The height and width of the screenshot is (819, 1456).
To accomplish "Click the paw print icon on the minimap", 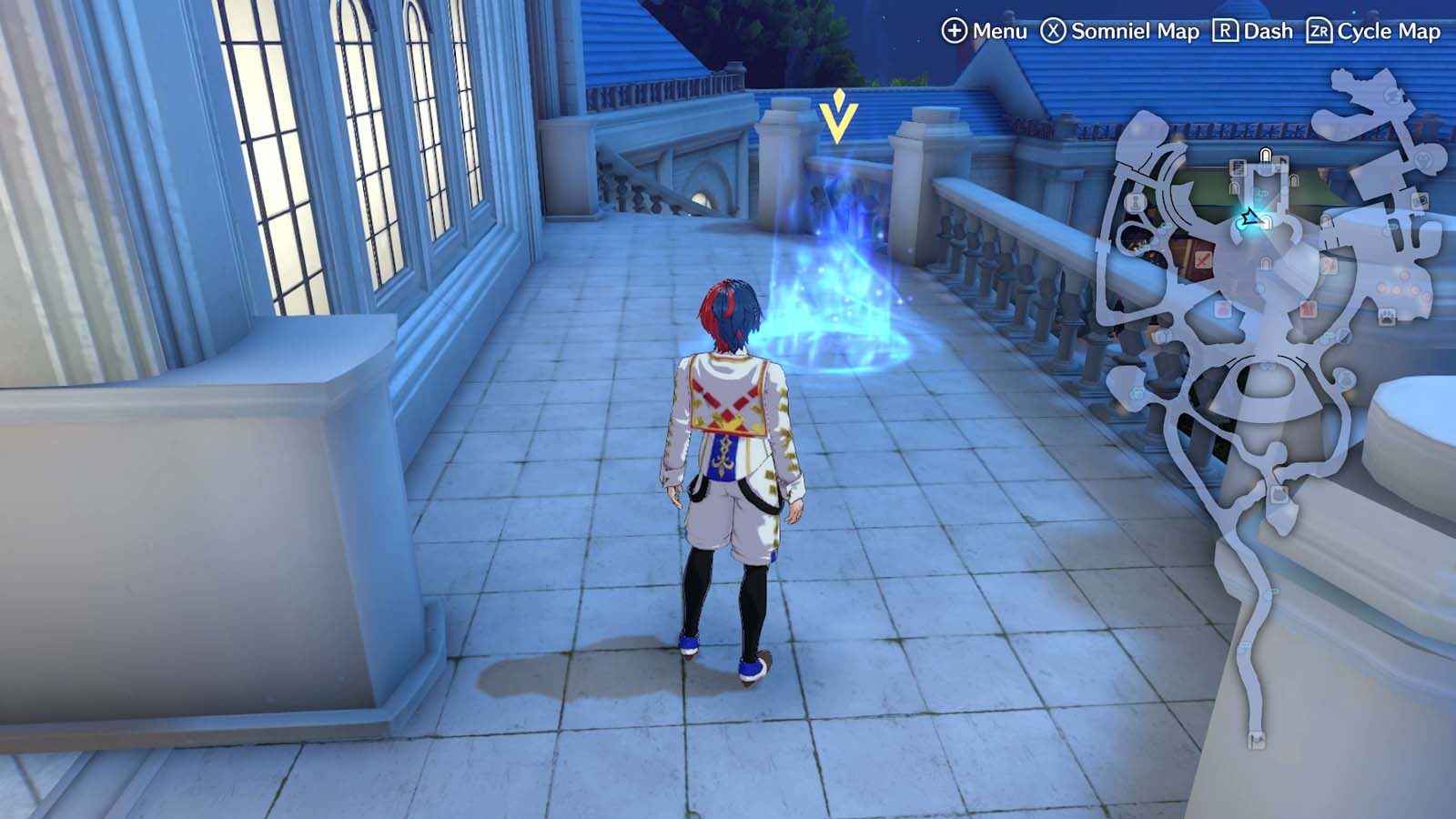I will tap(1386, 316).
